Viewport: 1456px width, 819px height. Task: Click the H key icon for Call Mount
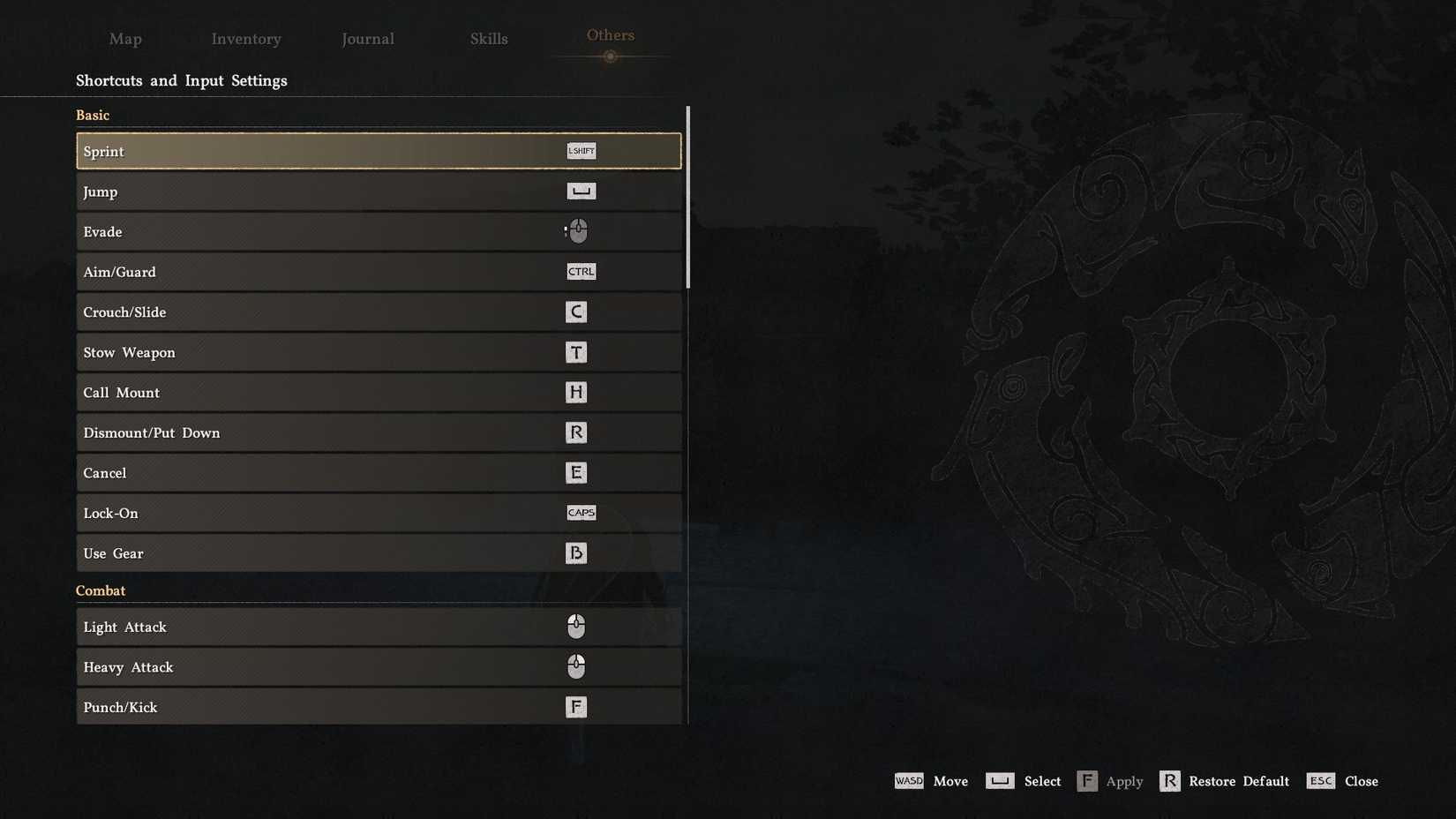pos(576,392)
